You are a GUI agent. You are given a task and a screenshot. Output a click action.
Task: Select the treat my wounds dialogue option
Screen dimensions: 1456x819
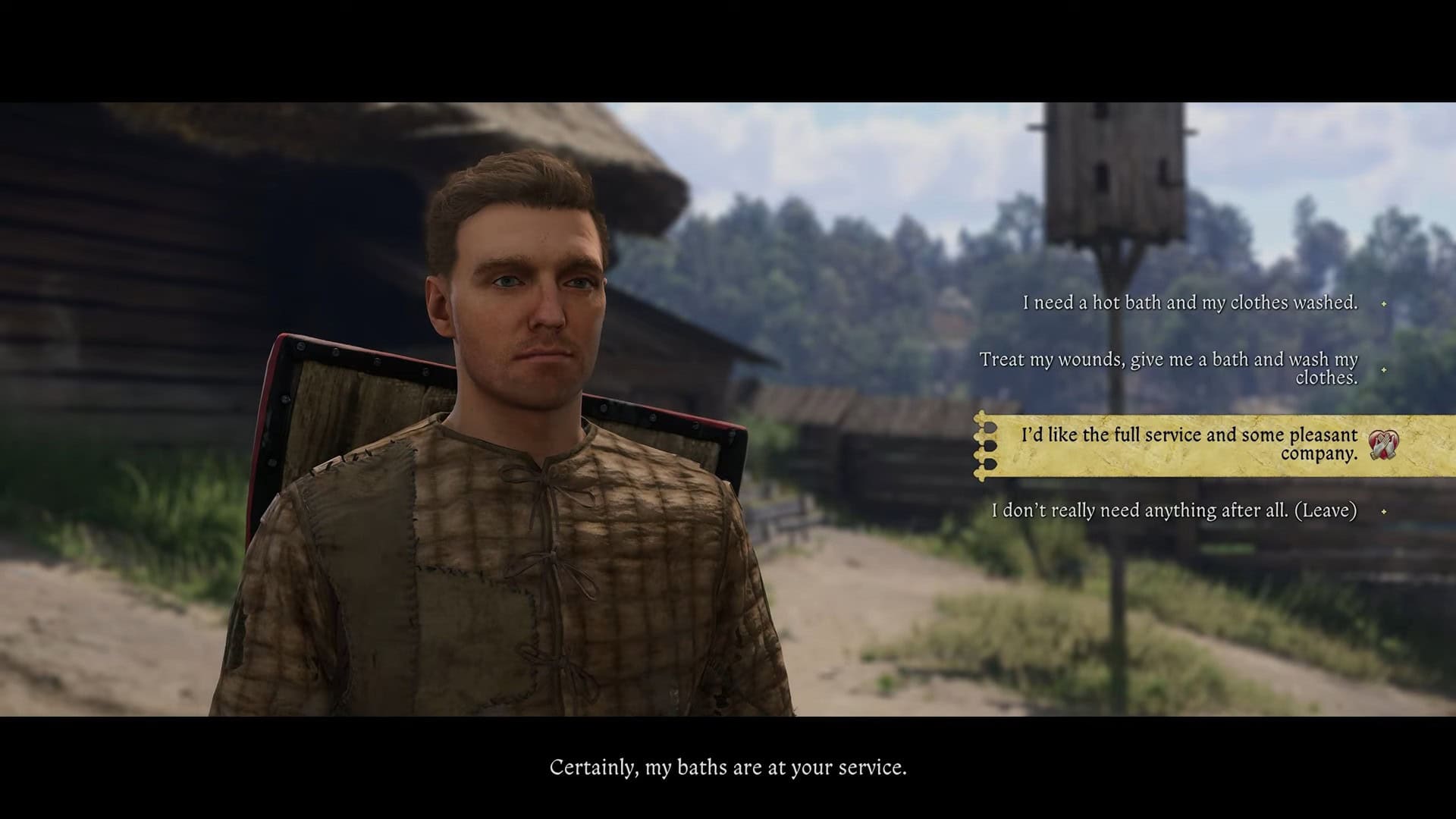(x=1168, y=369)
